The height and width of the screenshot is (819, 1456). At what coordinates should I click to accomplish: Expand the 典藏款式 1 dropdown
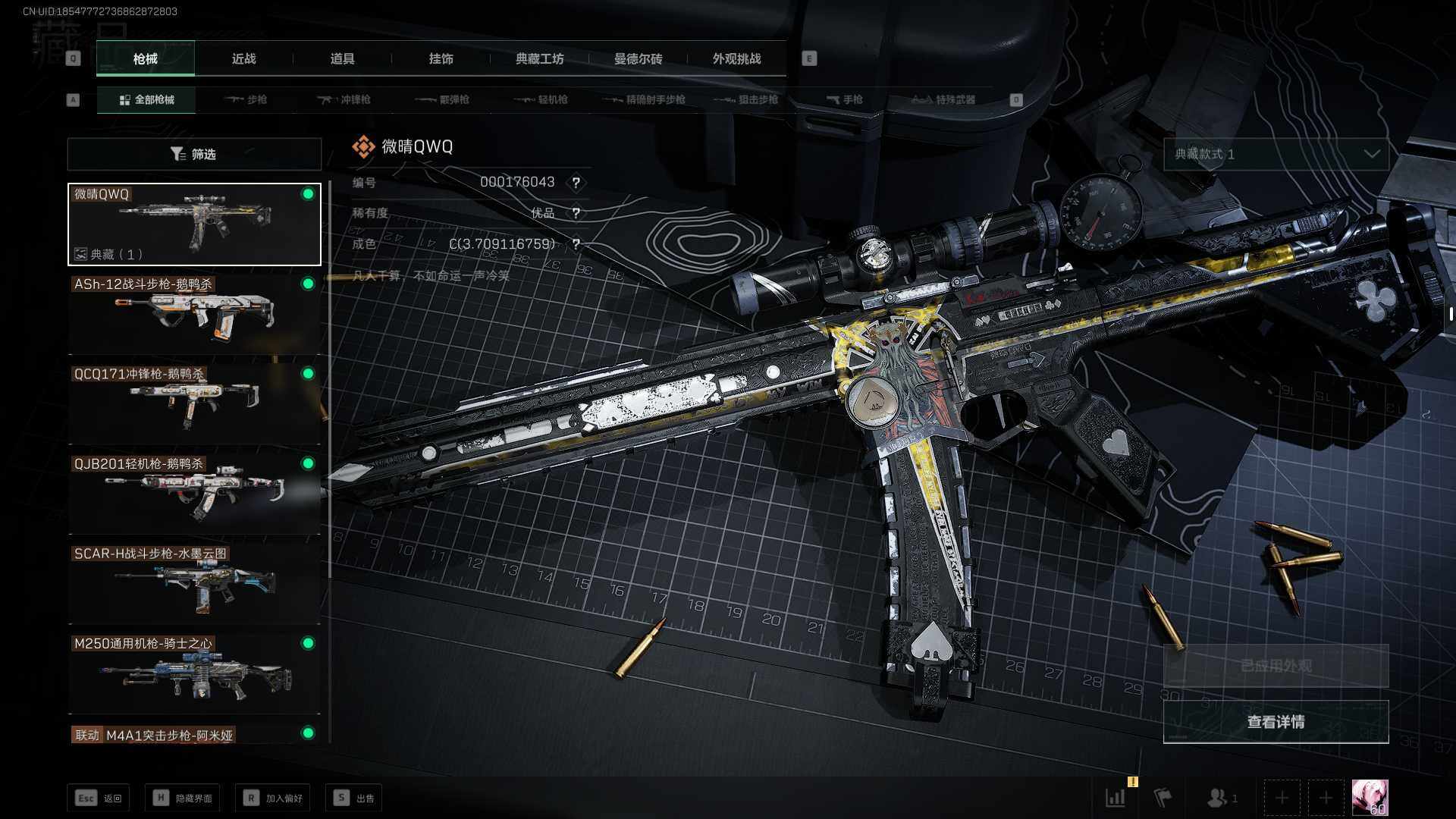click(x=1276, y=154)
